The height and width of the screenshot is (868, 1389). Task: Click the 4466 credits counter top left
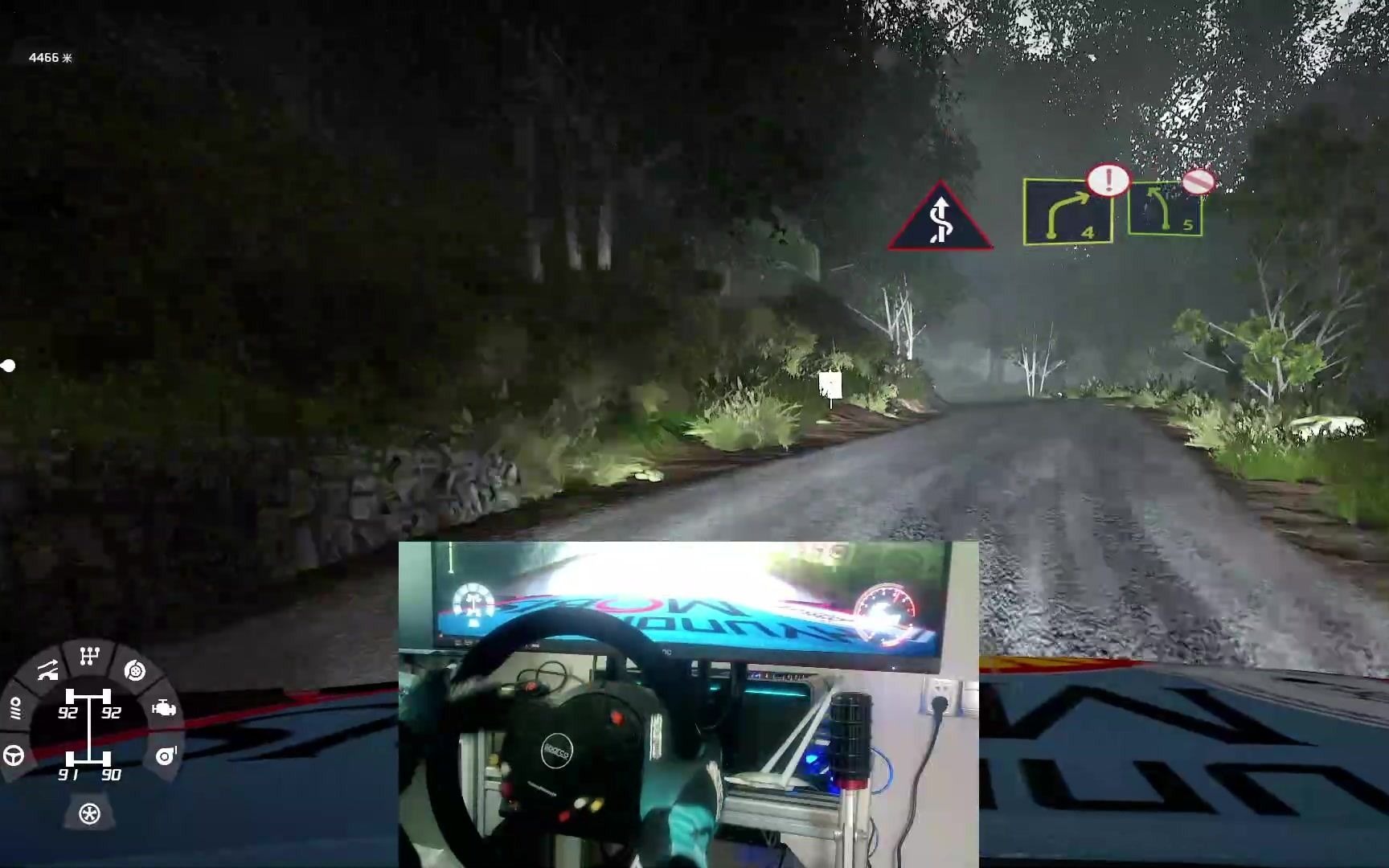pyautogui.click(x=48, y=57)
